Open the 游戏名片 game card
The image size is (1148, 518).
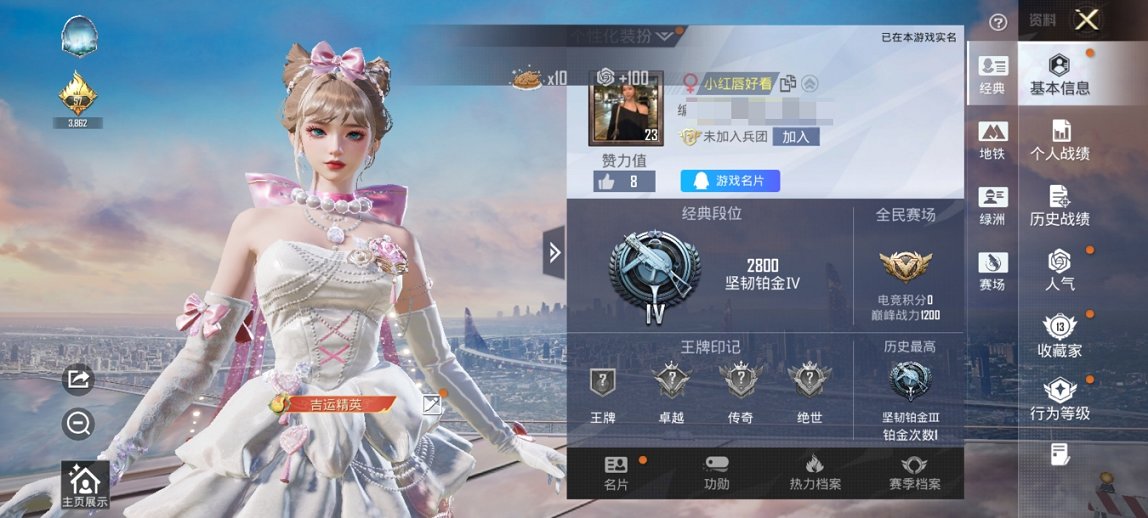click(730, 181)
